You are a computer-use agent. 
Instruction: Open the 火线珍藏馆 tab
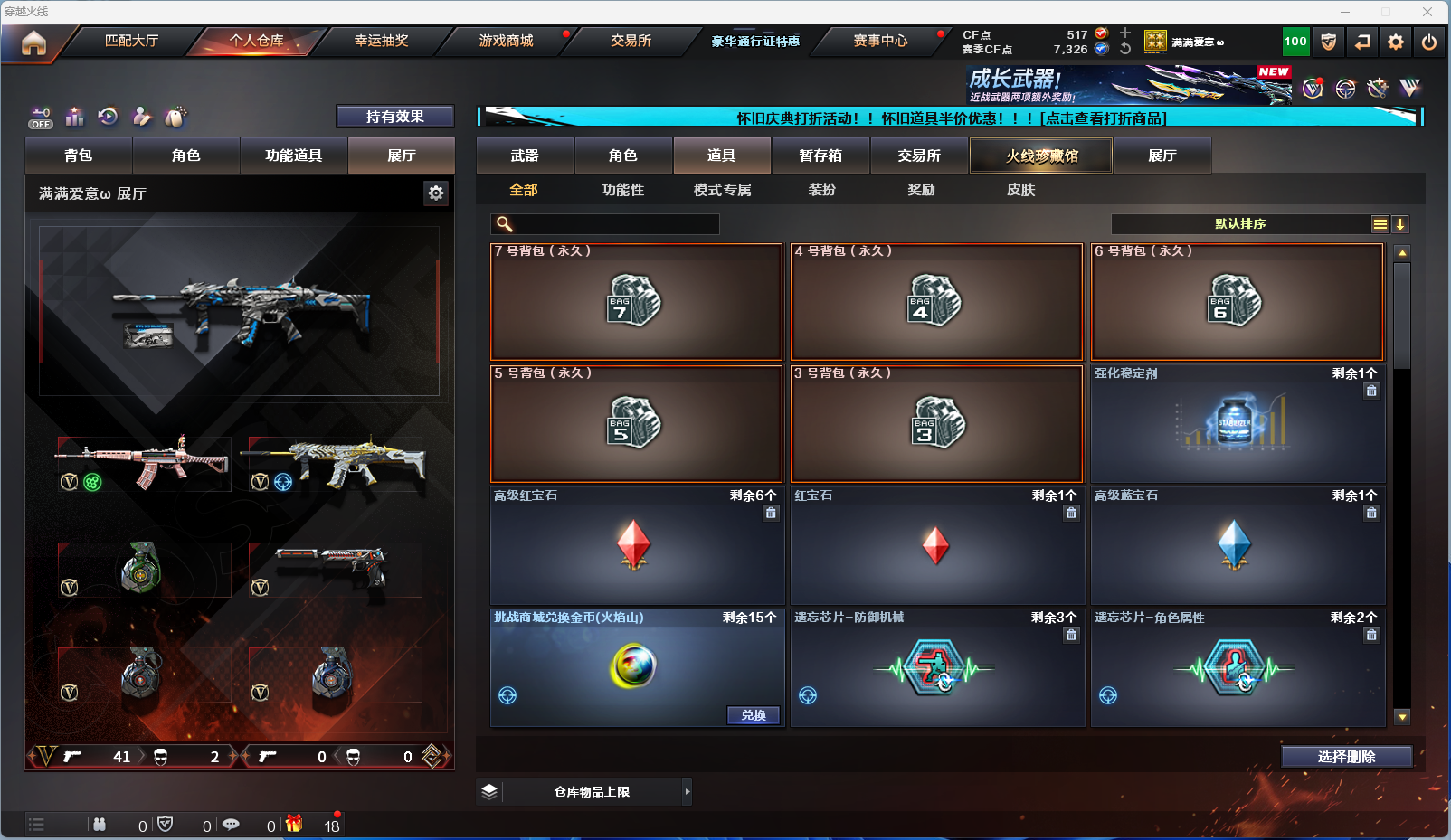[x=1041, y=156]
